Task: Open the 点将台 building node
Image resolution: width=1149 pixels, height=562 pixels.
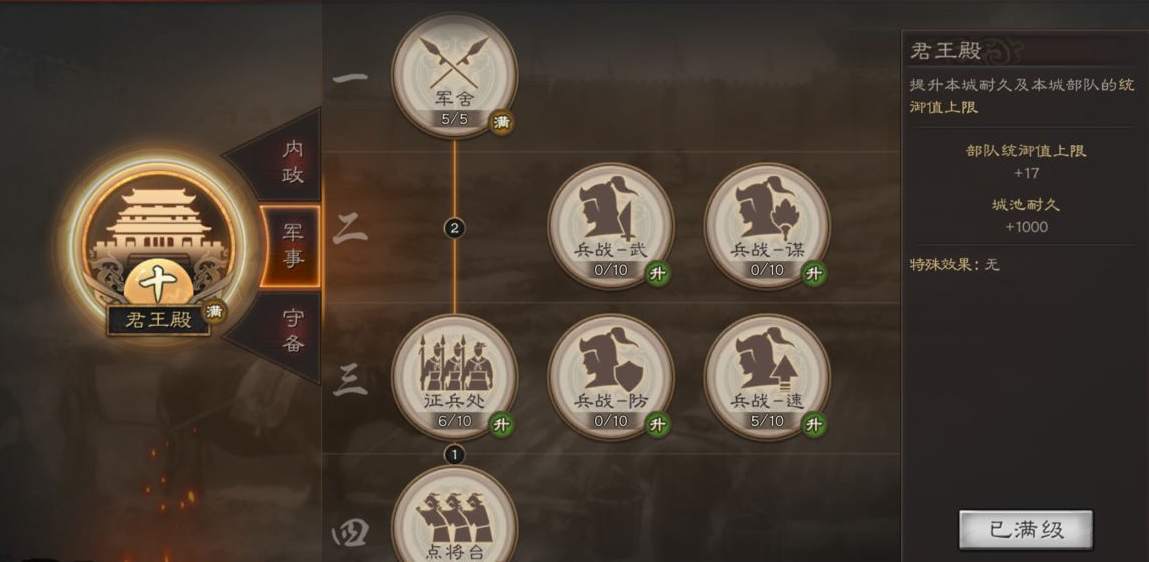Action: coord(454,515)
